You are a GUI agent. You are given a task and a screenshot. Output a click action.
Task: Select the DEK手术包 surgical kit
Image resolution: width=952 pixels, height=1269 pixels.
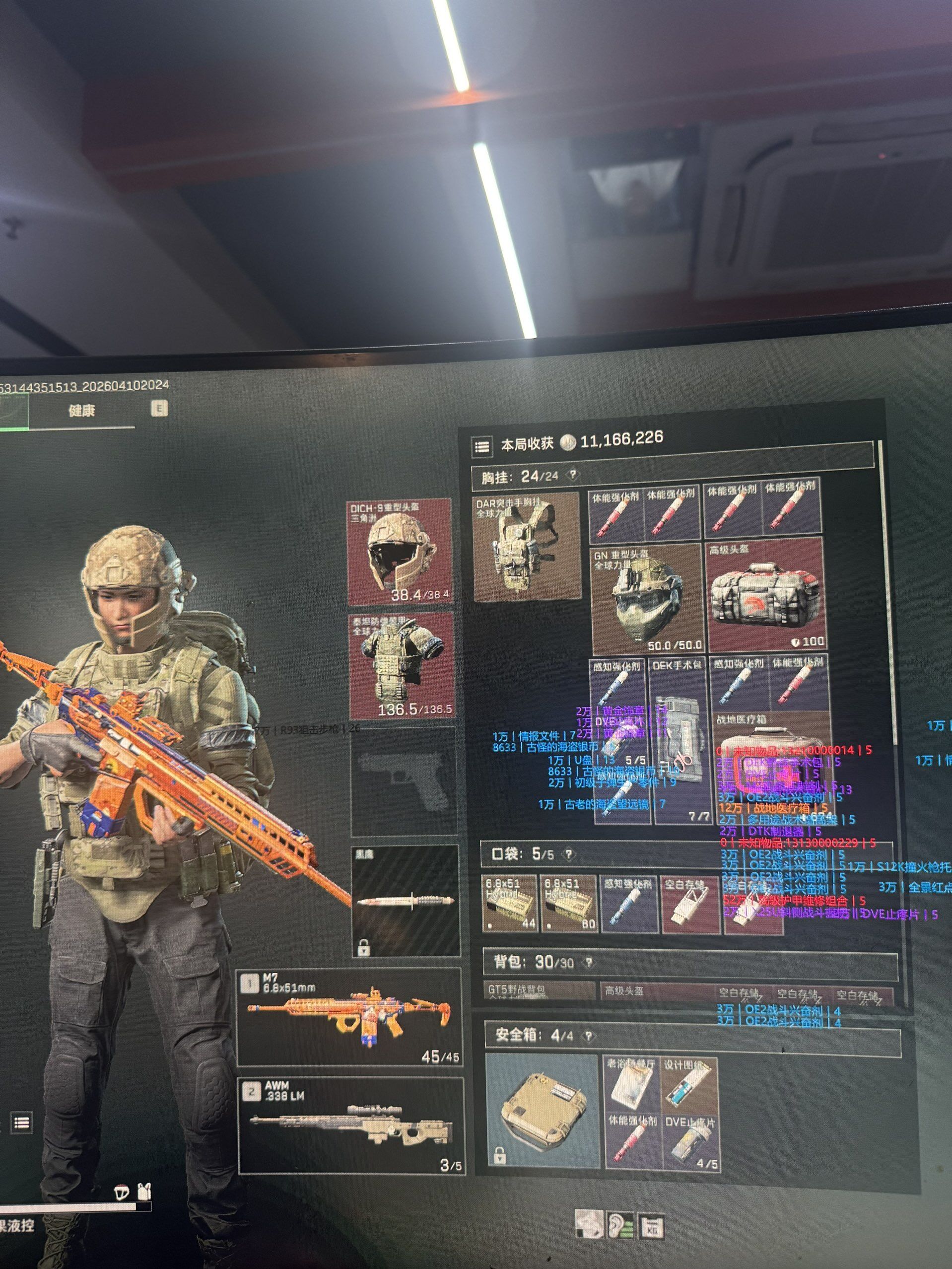tap(679, 740)
